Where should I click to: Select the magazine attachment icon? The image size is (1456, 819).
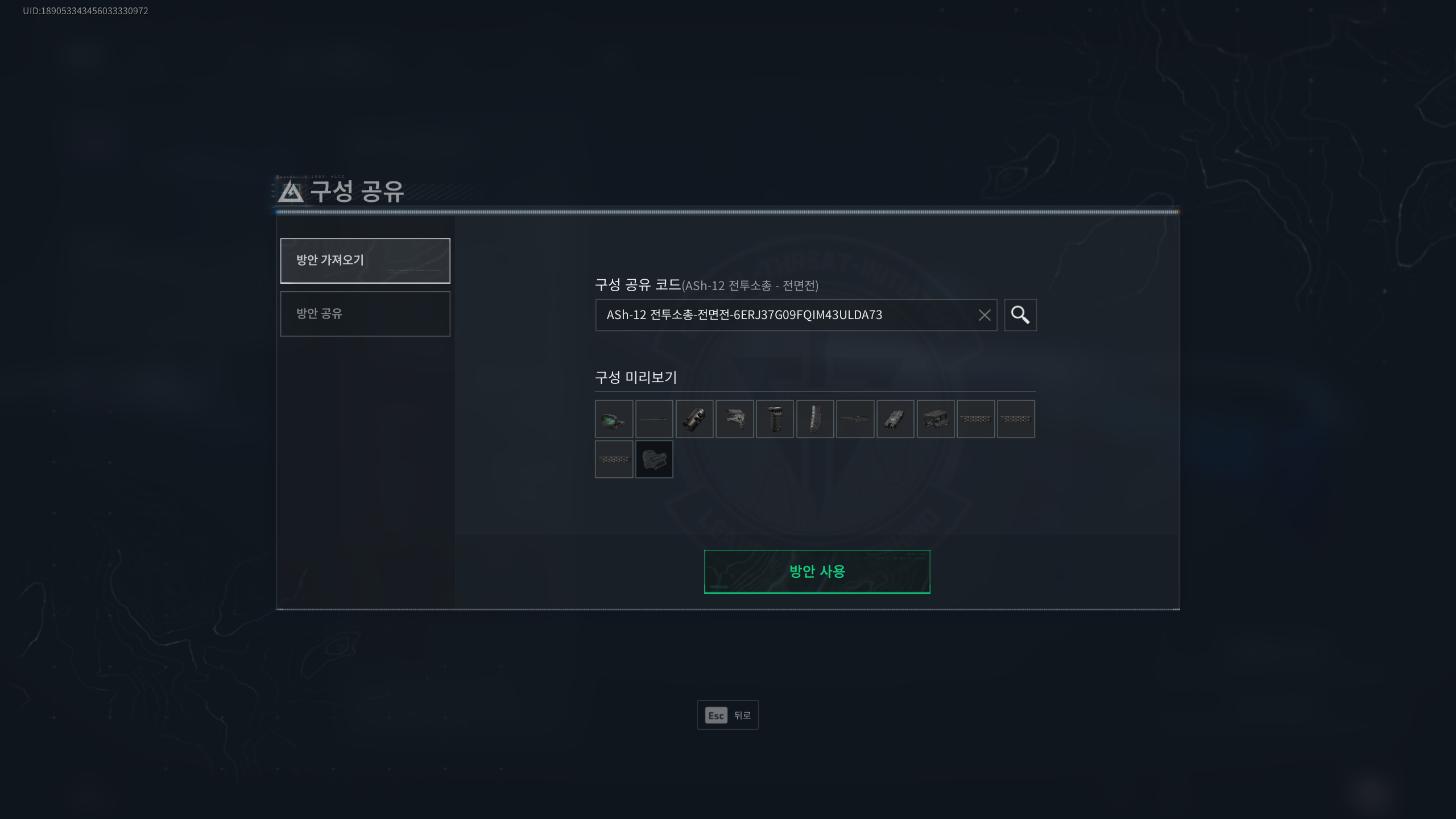pos(816,419)
